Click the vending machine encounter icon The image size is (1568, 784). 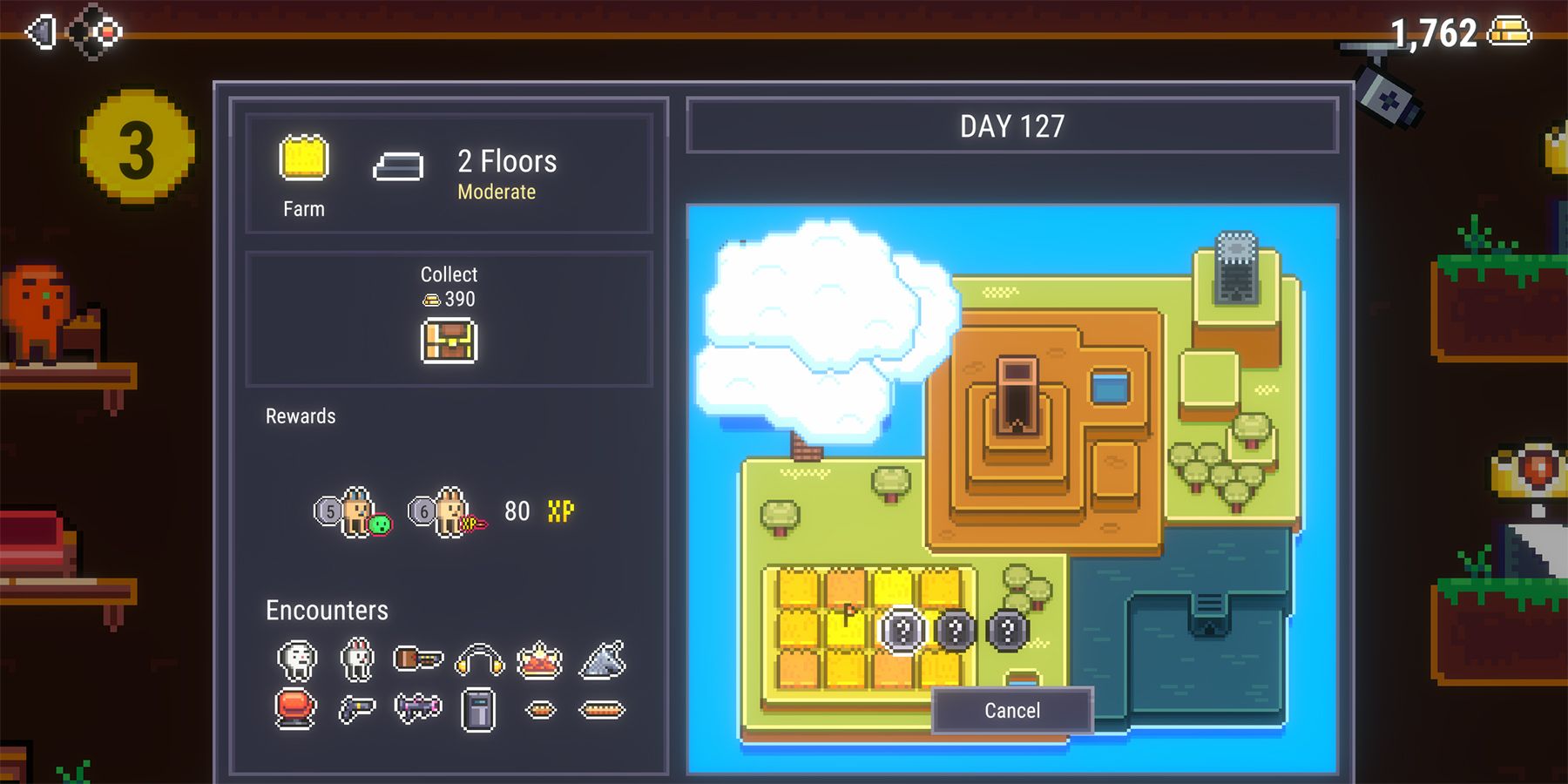(477, 710)
